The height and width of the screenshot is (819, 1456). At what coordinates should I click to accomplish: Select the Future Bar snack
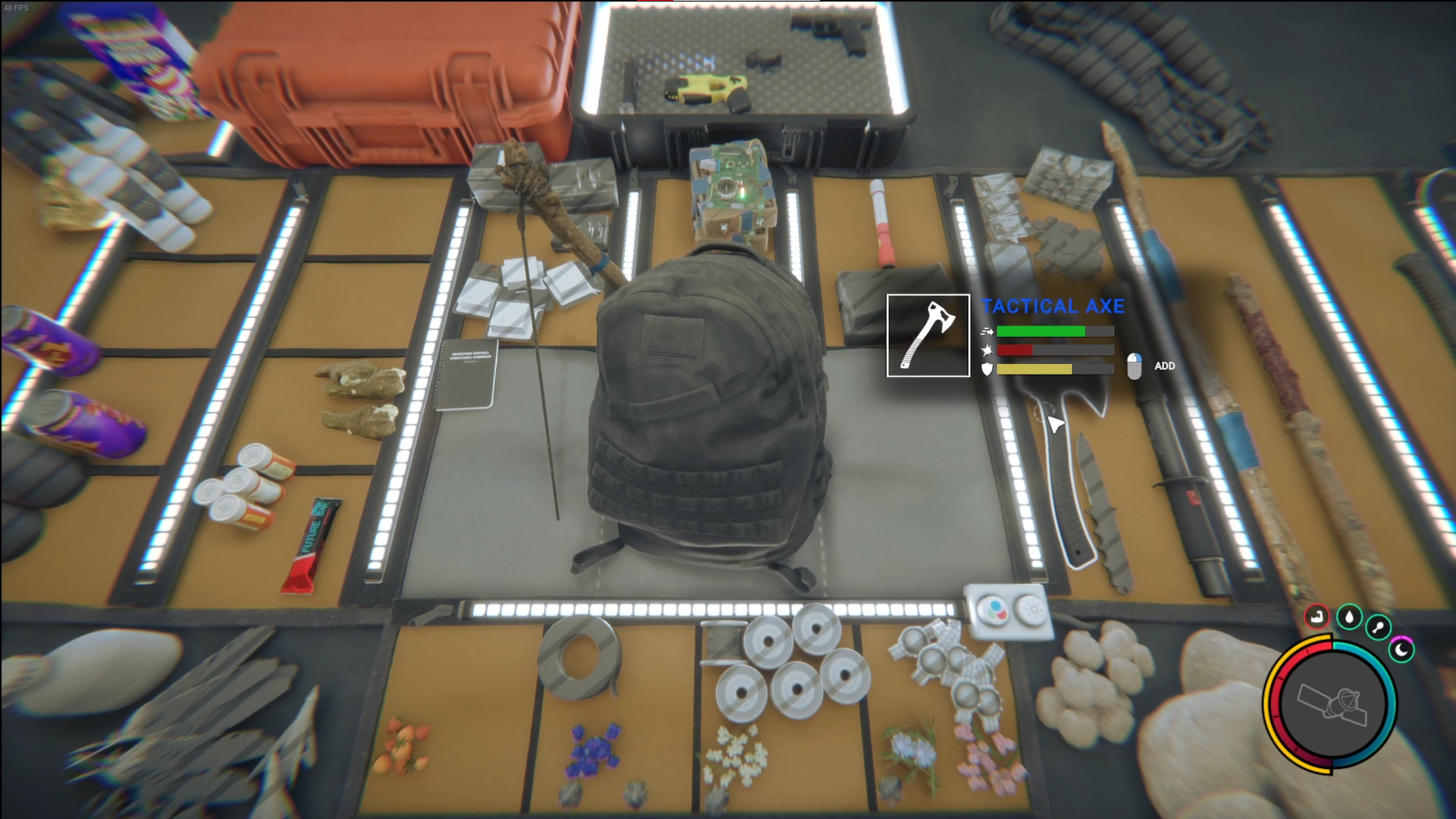pos(311,544)
